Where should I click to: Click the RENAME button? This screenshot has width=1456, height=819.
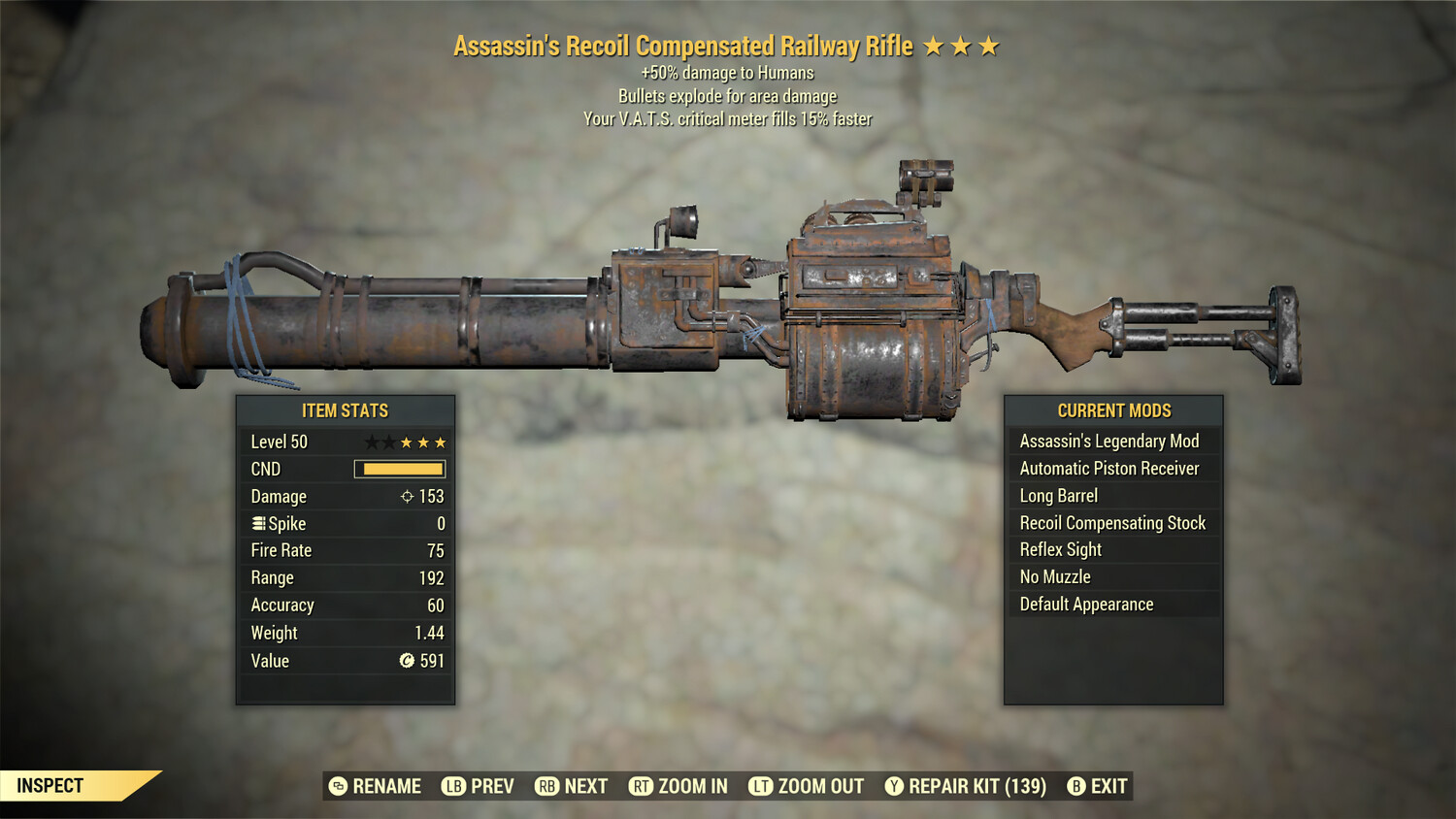pyautogui.click(x=386, y=786)
